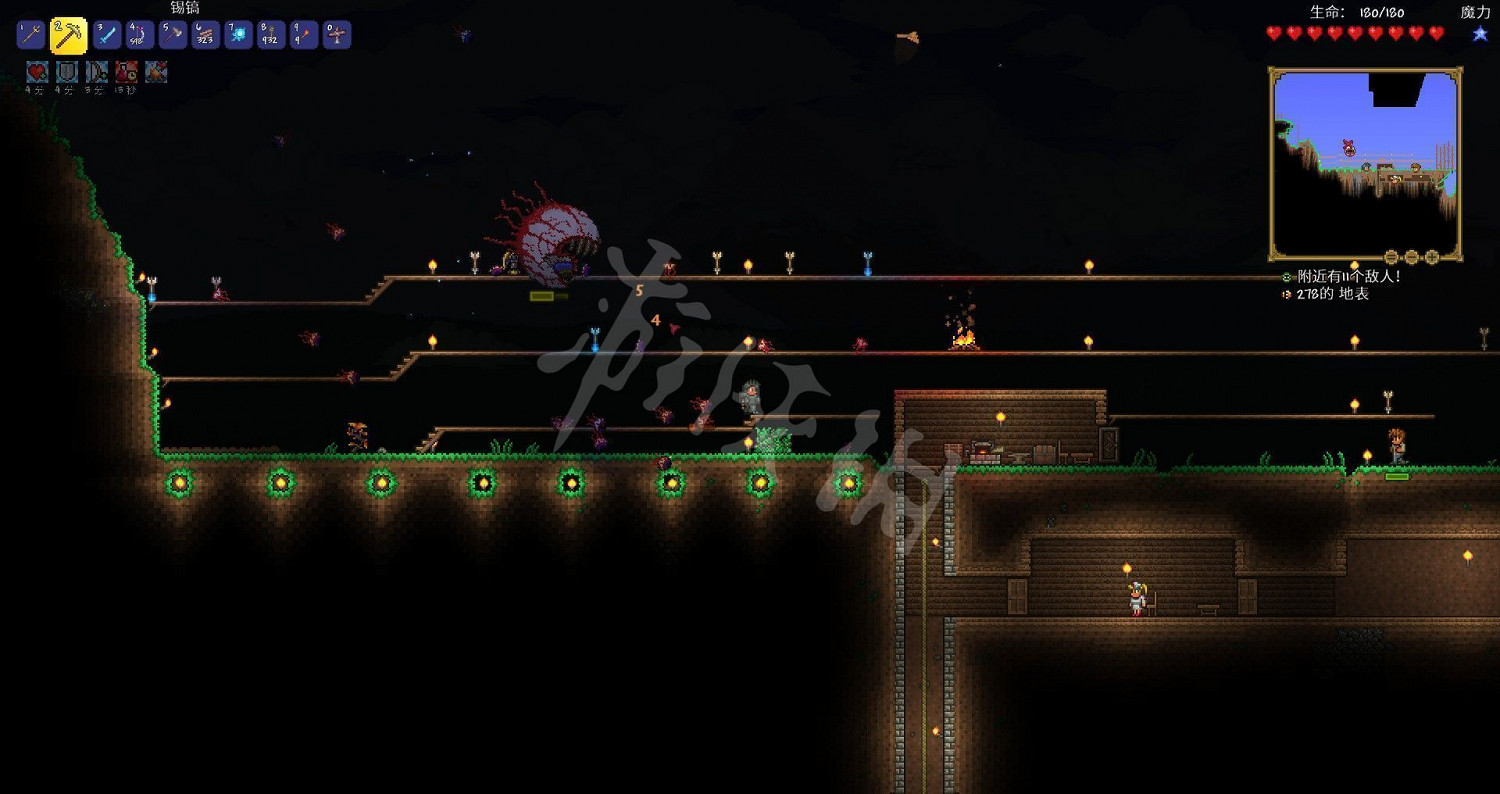Click the mana star under 魔力

(1480, 33)
